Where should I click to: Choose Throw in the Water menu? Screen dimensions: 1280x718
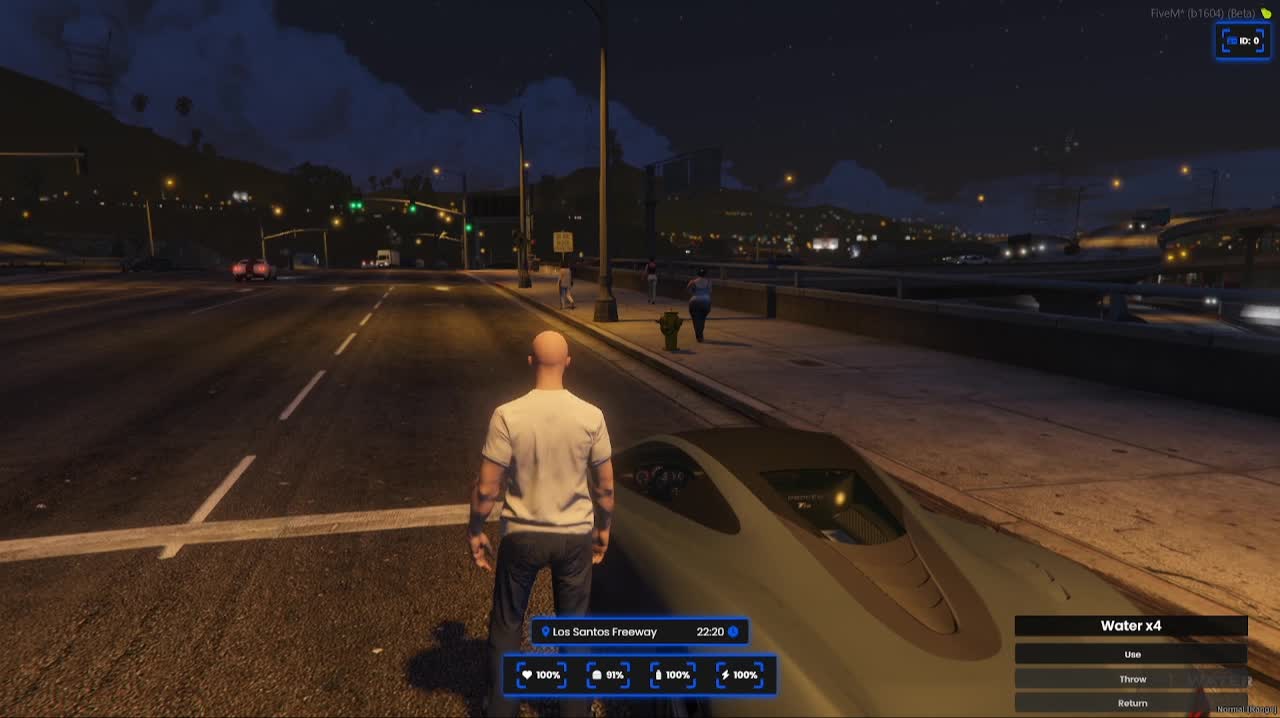[x=1131, y=679]
